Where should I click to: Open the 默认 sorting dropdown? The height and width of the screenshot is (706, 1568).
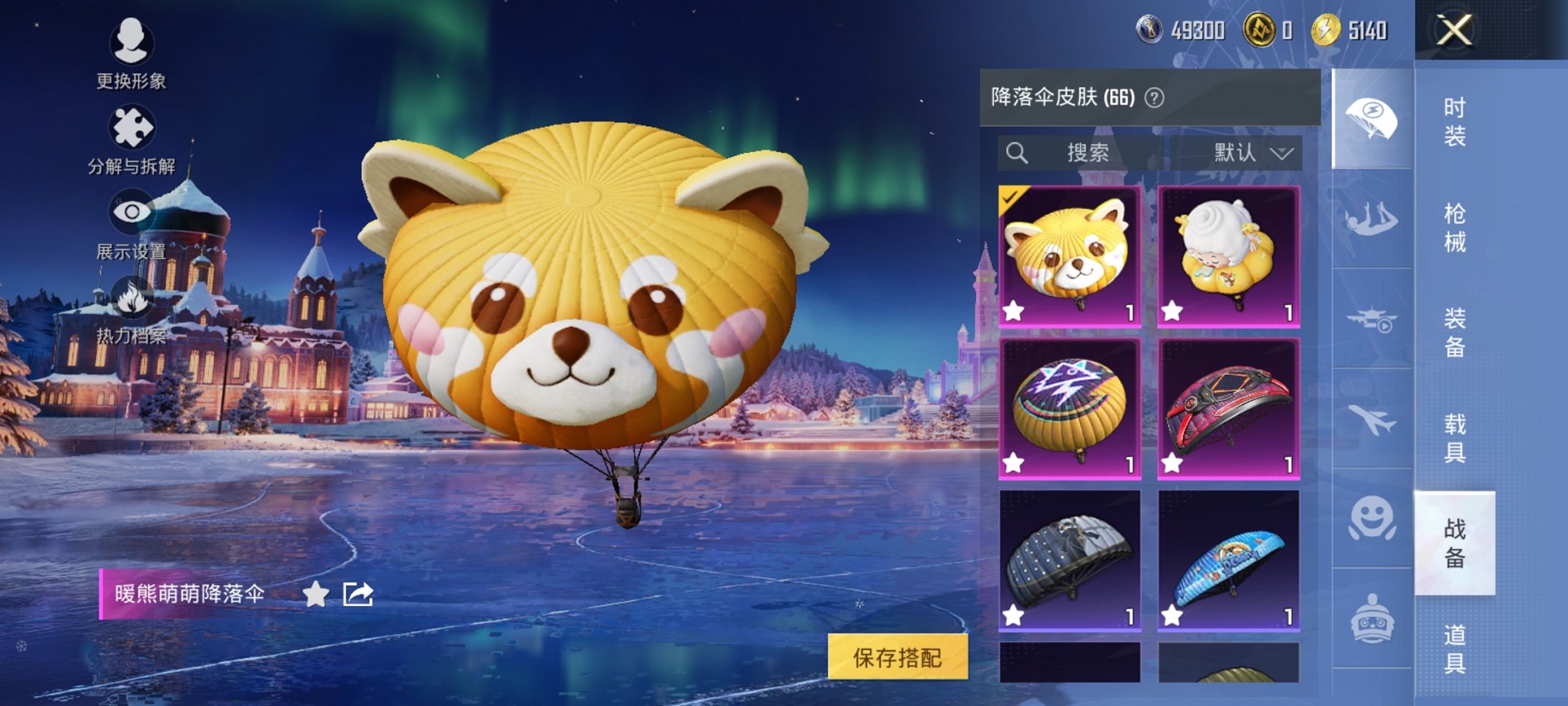pyautogui.click(x=1249, y=152)
